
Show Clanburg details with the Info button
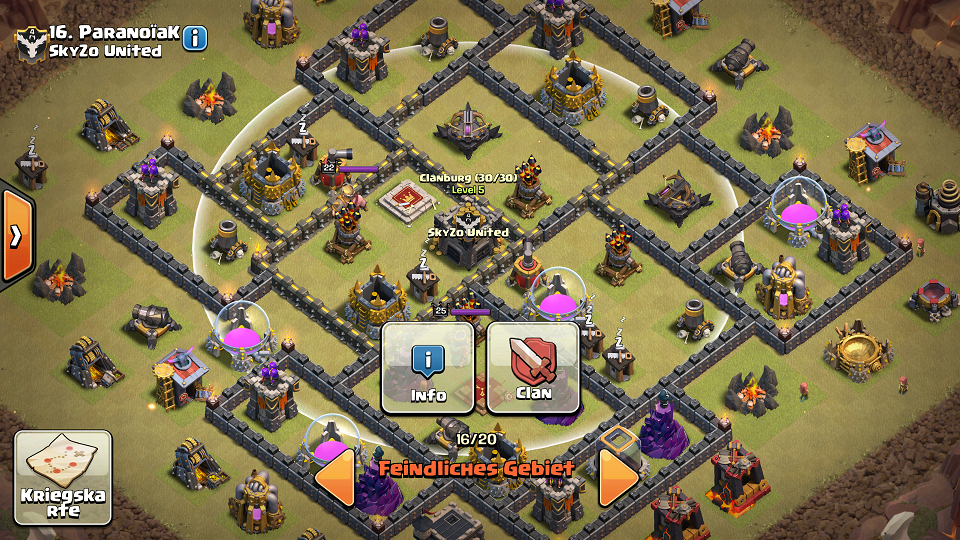[428, 367]
